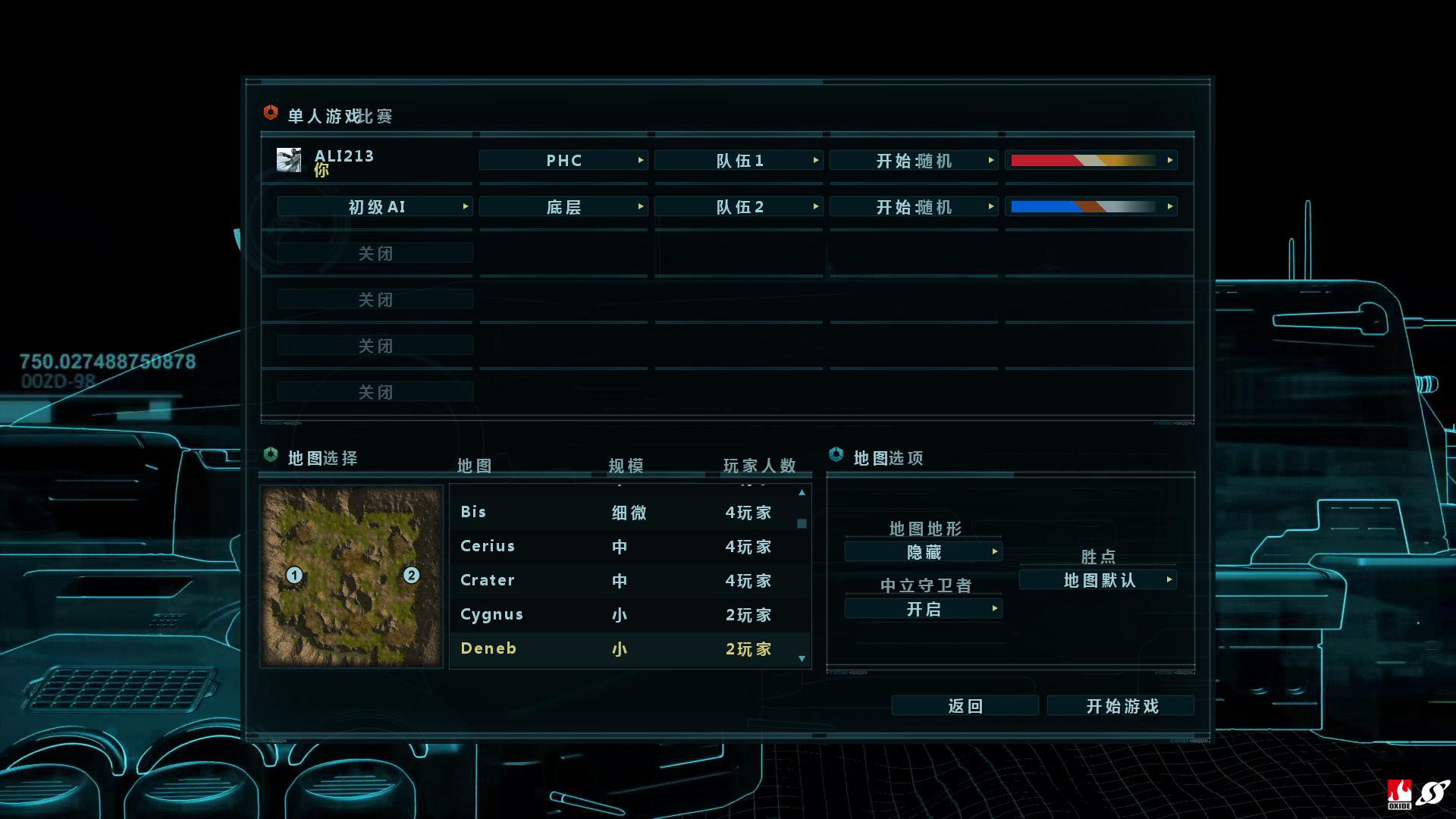
Task: Open the red player color selector
Action: point(1090,161)
